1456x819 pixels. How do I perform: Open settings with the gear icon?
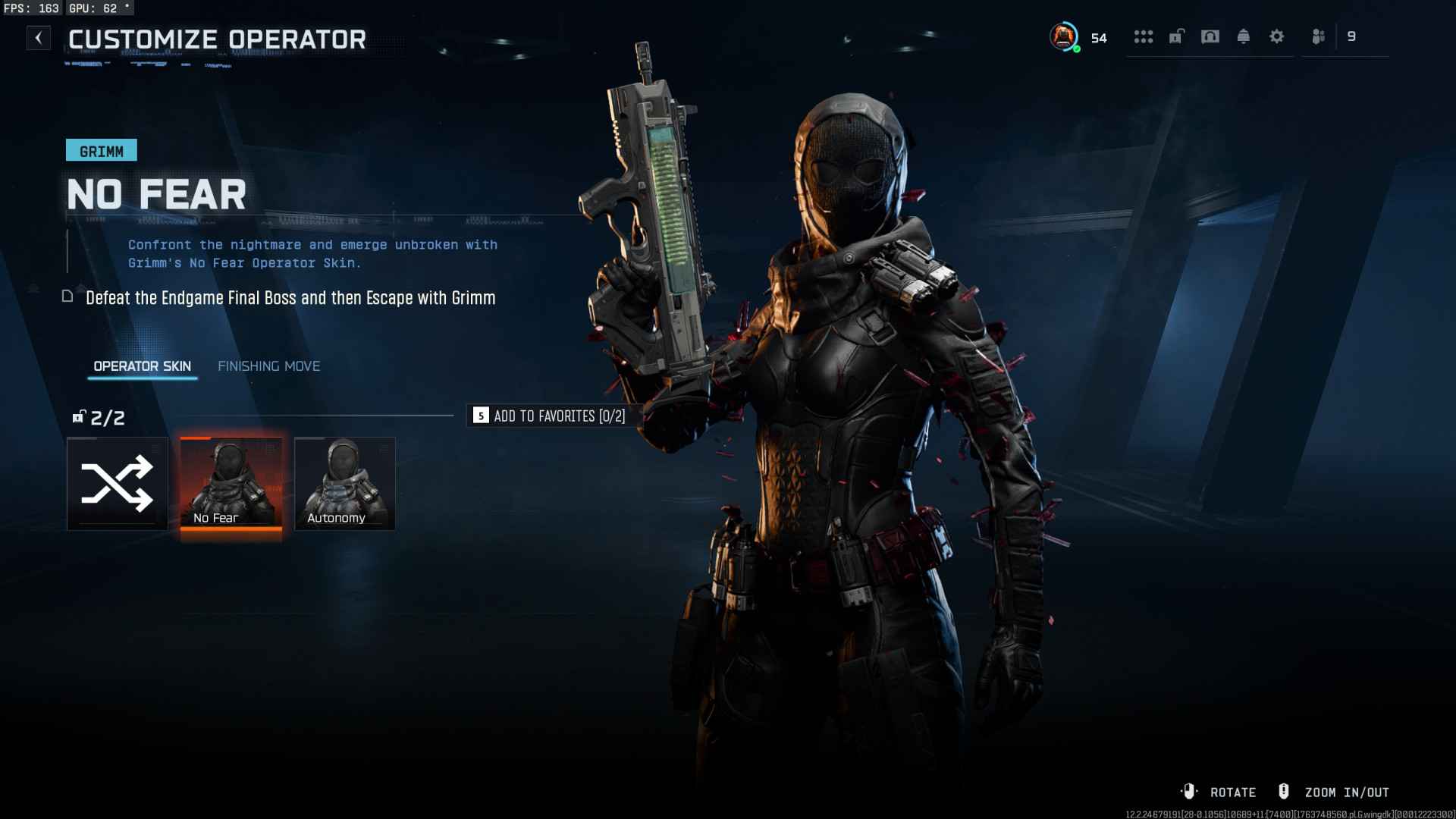(x=1277, y=36)
